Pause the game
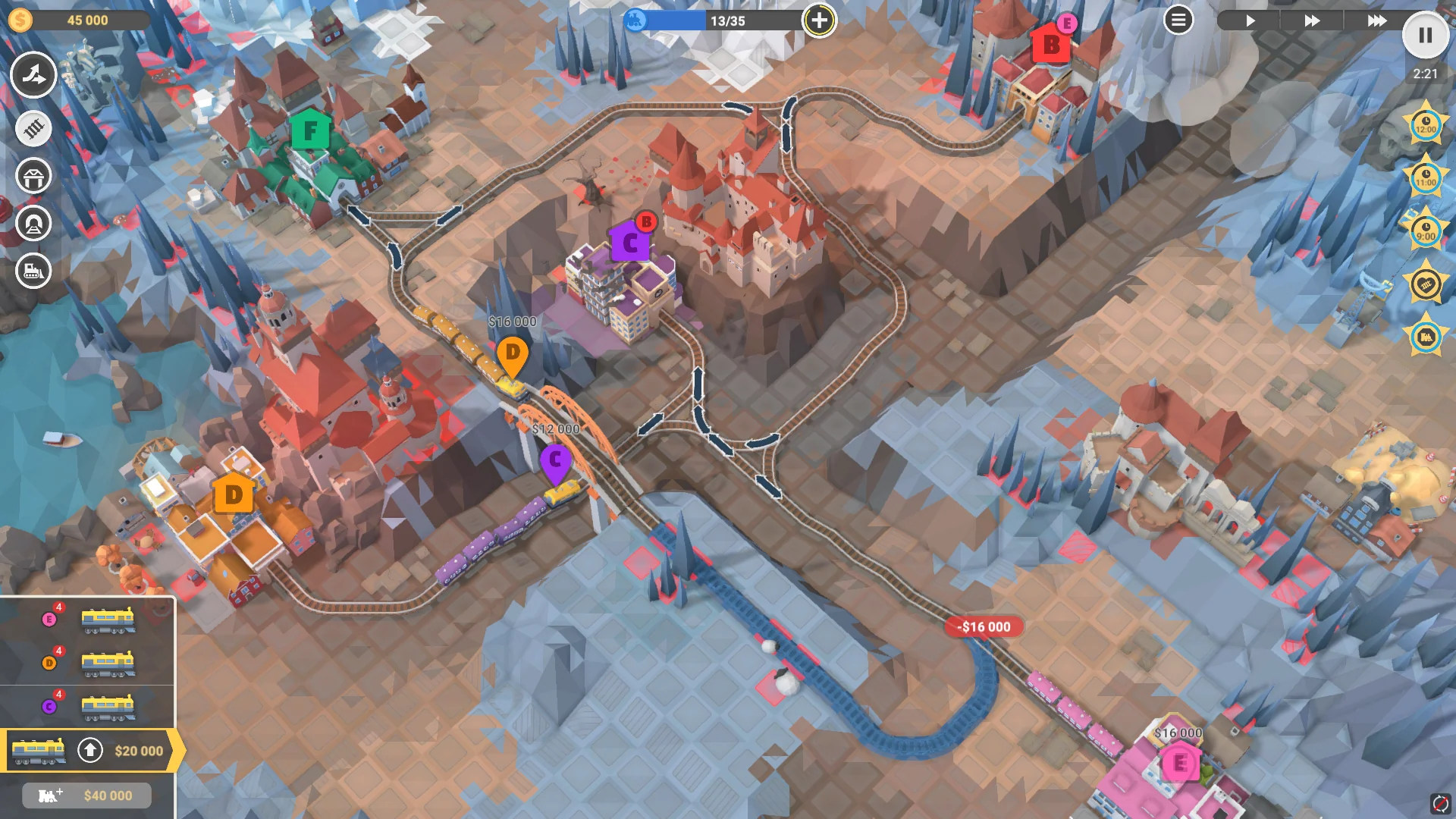The height and width of the screenshot is (819, 1456). [x=1427, y=35]
